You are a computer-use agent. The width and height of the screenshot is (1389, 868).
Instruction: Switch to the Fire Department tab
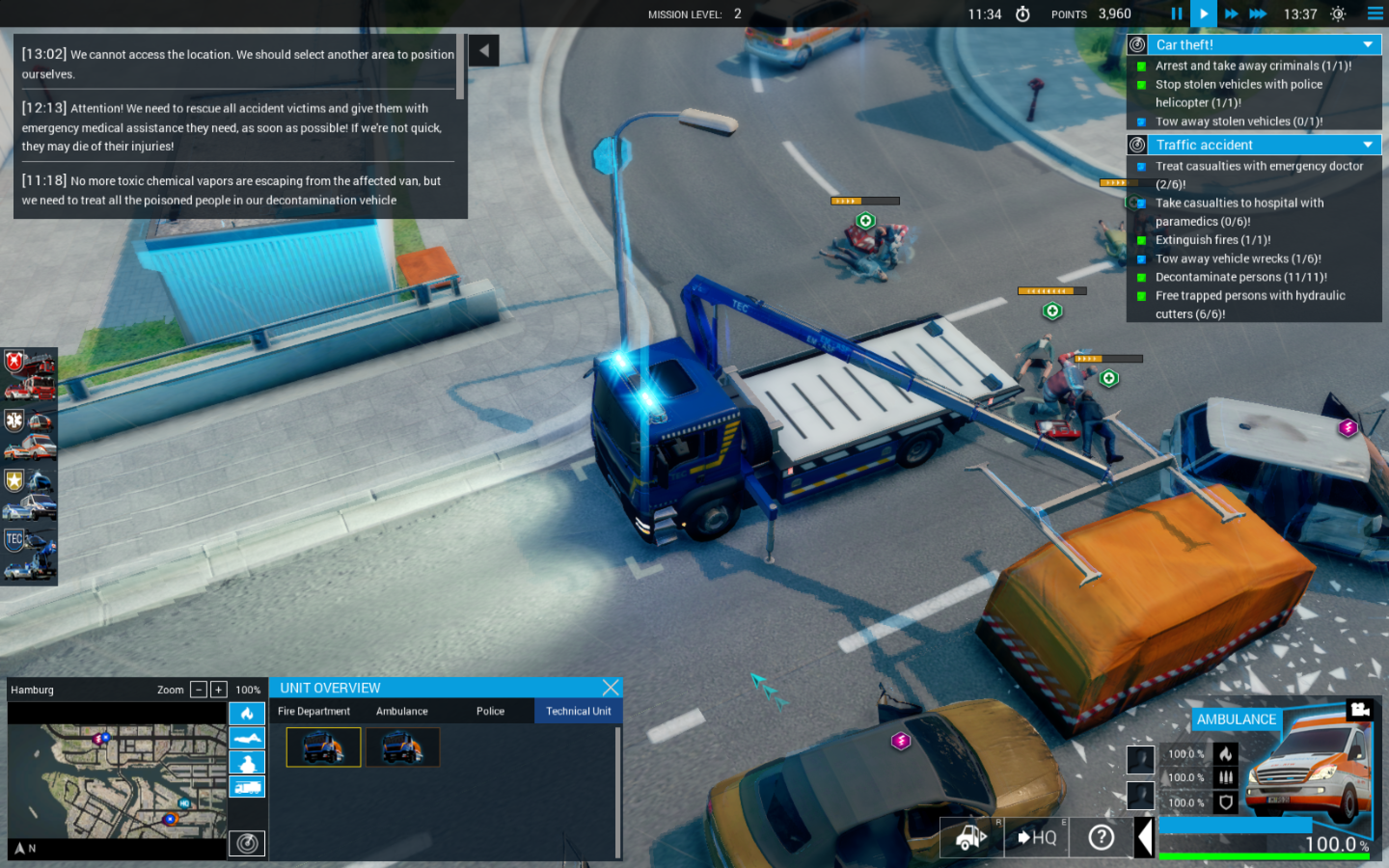pyautogui.click(x=313, y=711)
